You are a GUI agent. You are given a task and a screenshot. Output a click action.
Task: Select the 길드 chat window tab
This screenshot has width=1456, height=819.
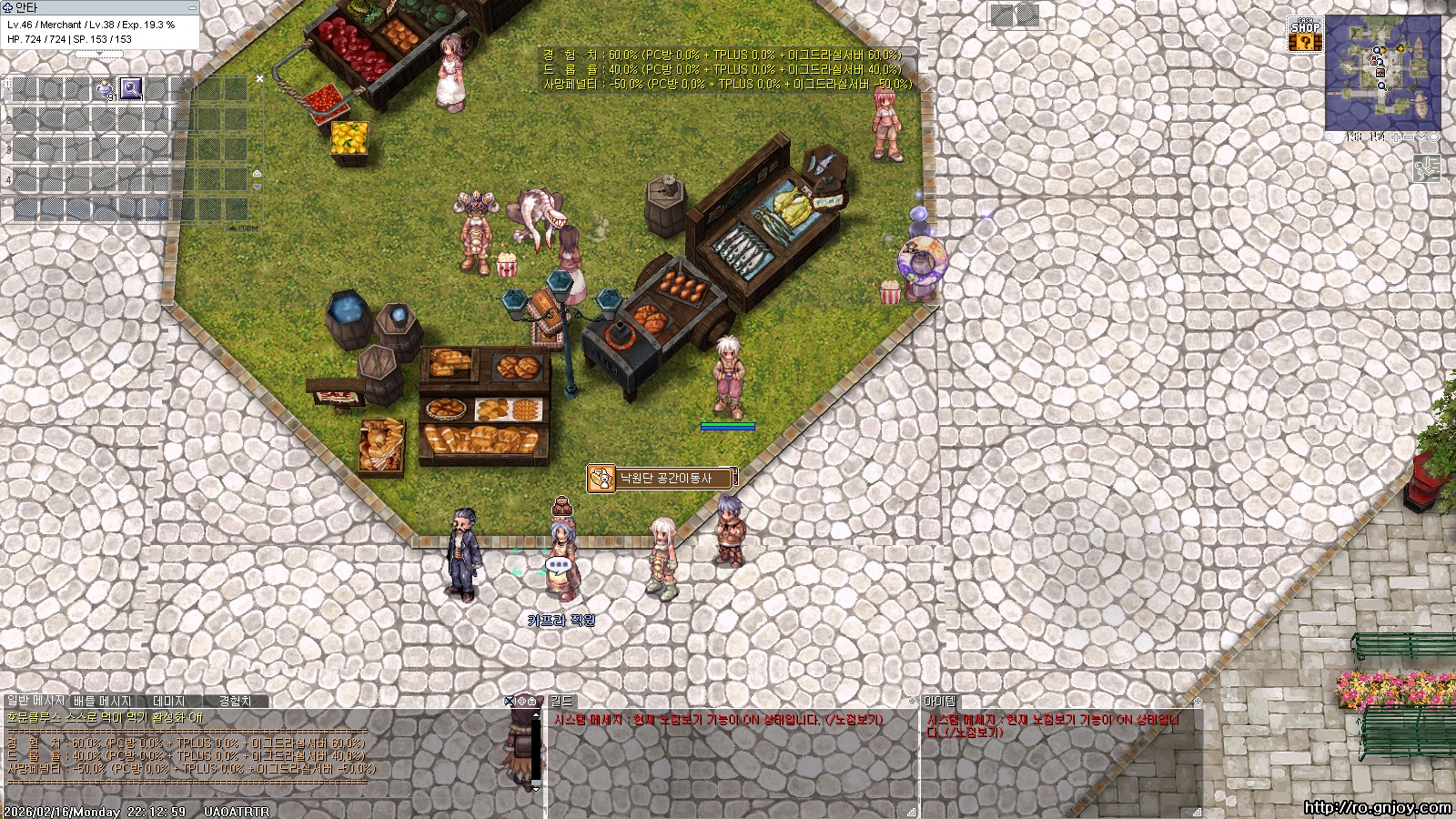coord(561,701)
